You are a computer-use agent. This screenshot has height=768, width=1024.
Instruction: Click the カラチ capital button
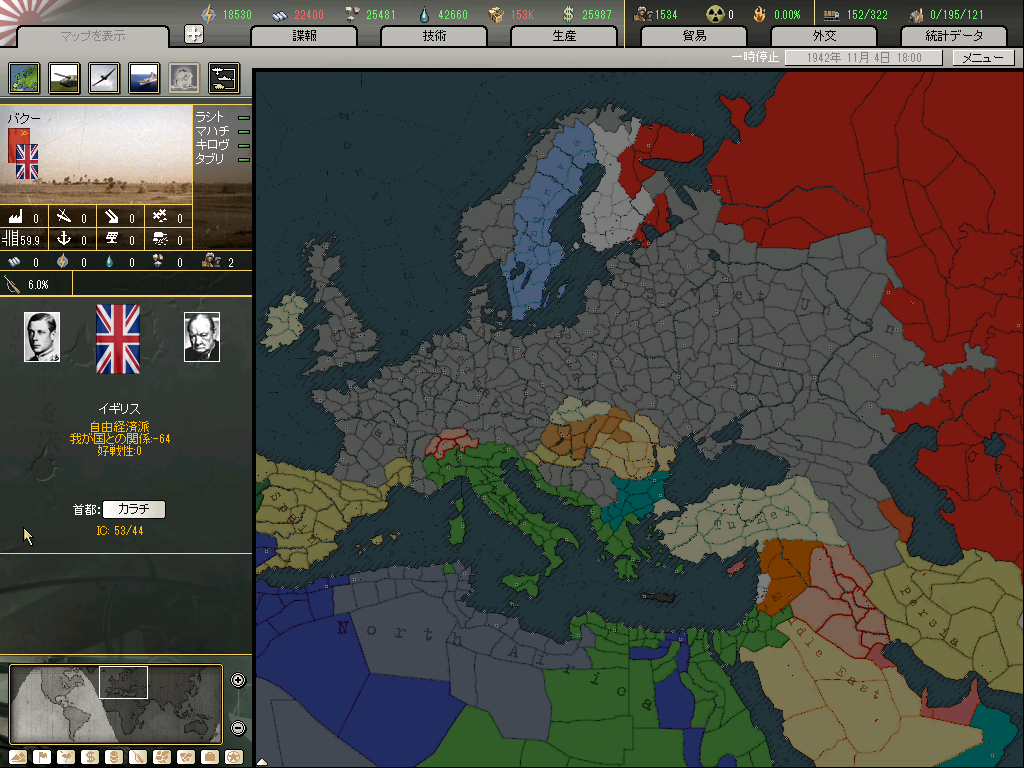(x=134, y=509)
